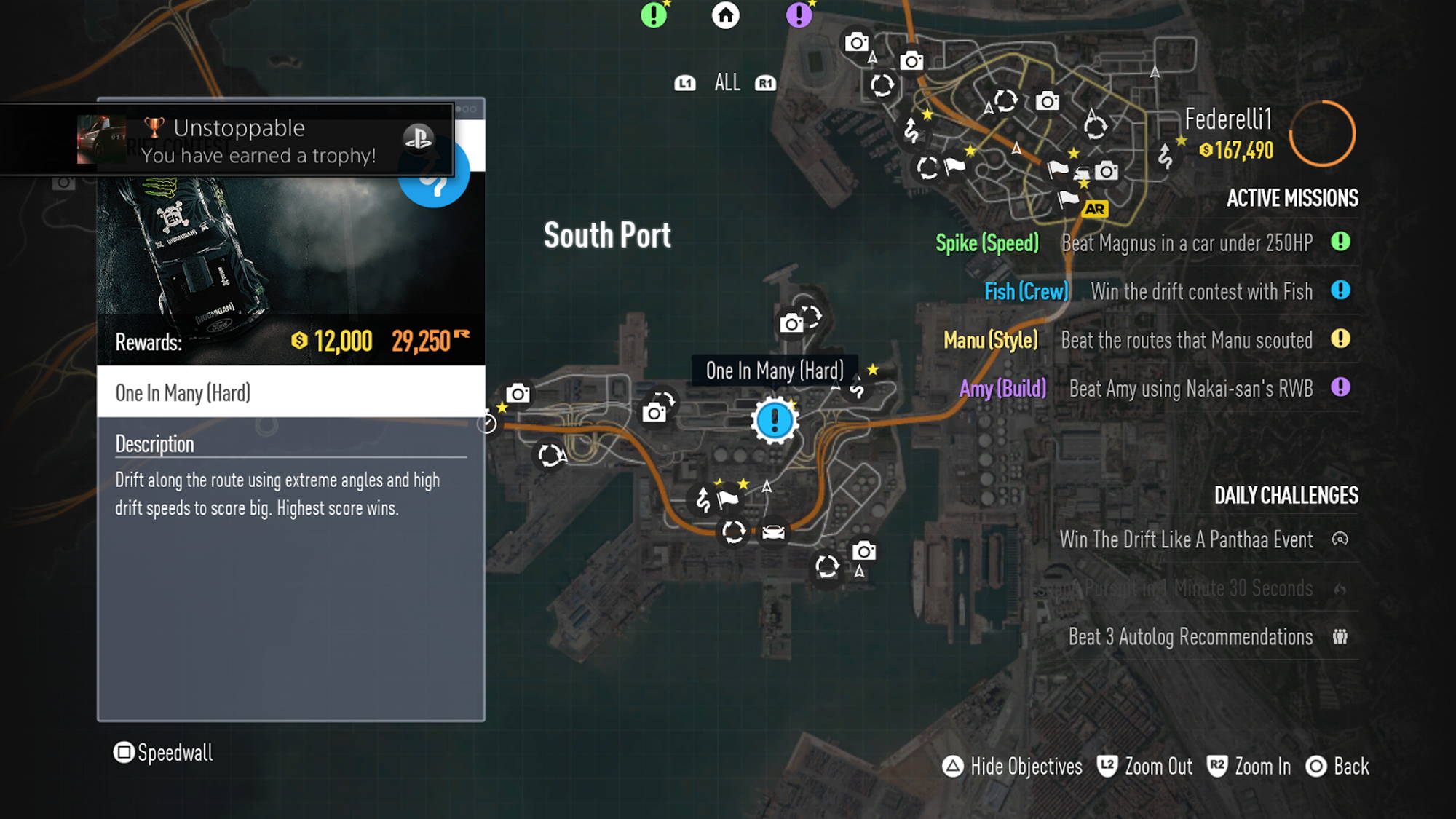Screen dimensions: 1456x819
Task: Zoom Out the map
Action: [1145, 767]
